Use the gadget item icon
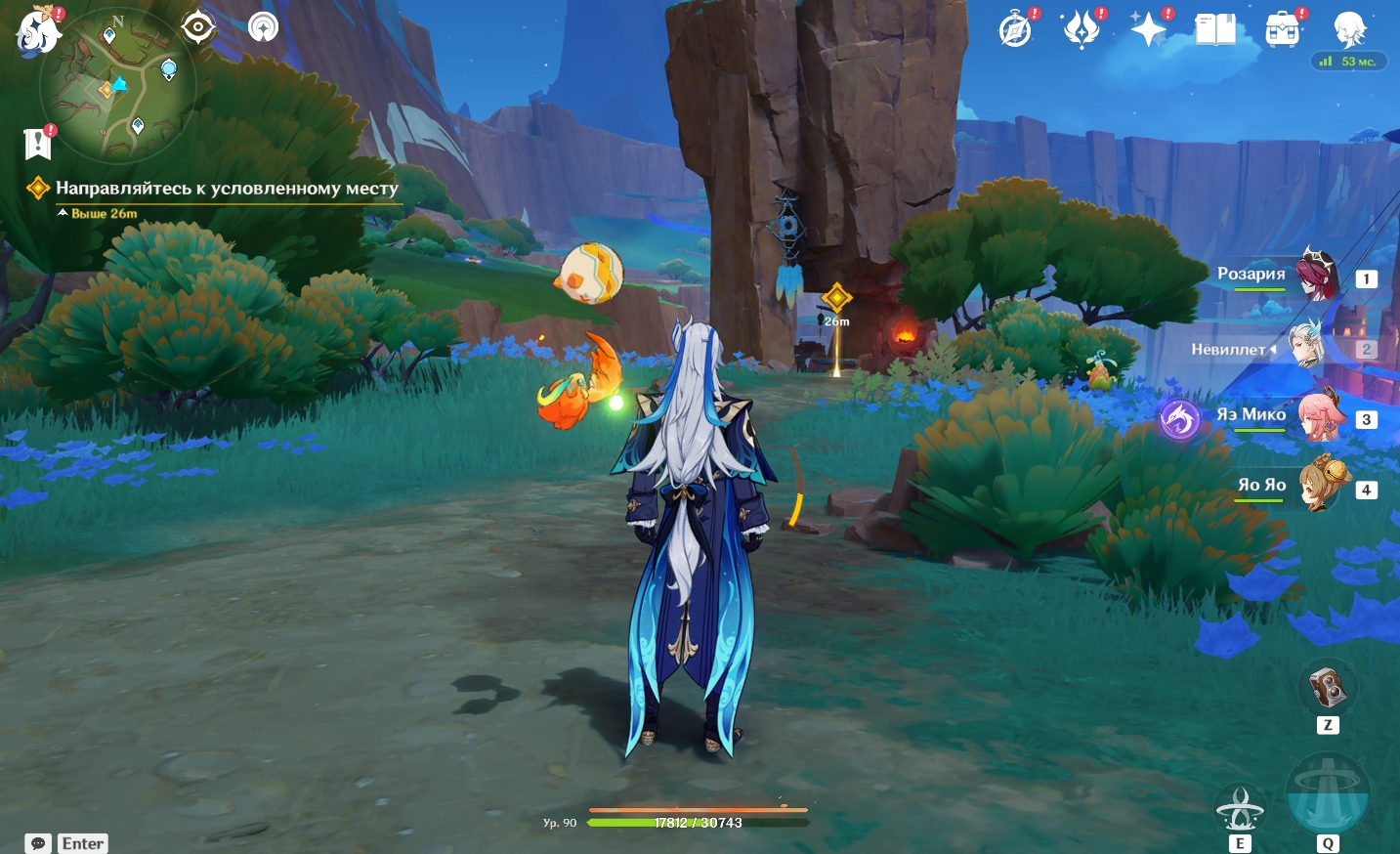1400x854 pixels. point(1327,689)
